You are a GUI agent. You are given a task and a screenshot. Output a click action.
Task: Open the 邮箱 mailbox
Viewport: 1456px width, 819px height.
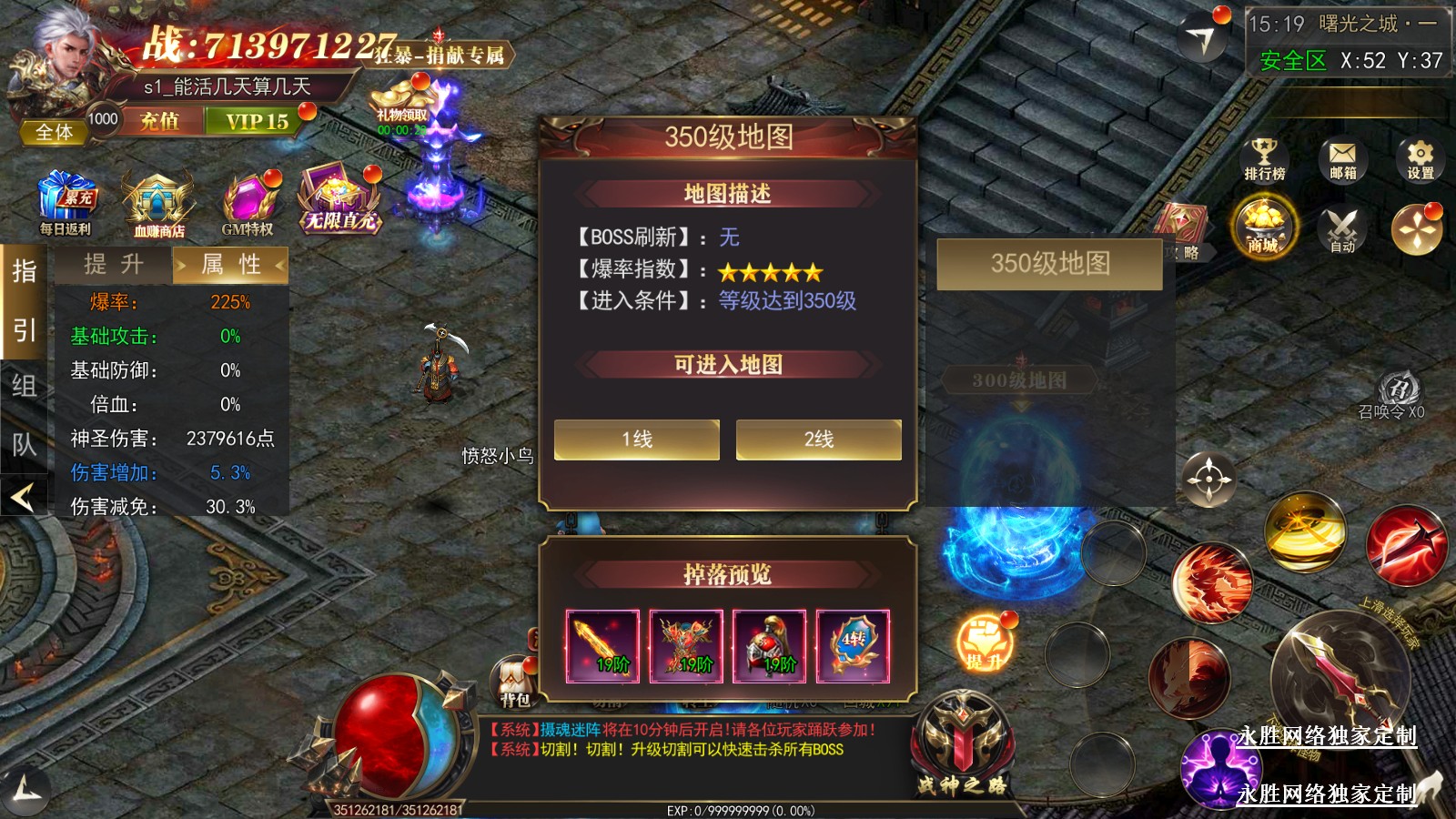click(1342, 159)
